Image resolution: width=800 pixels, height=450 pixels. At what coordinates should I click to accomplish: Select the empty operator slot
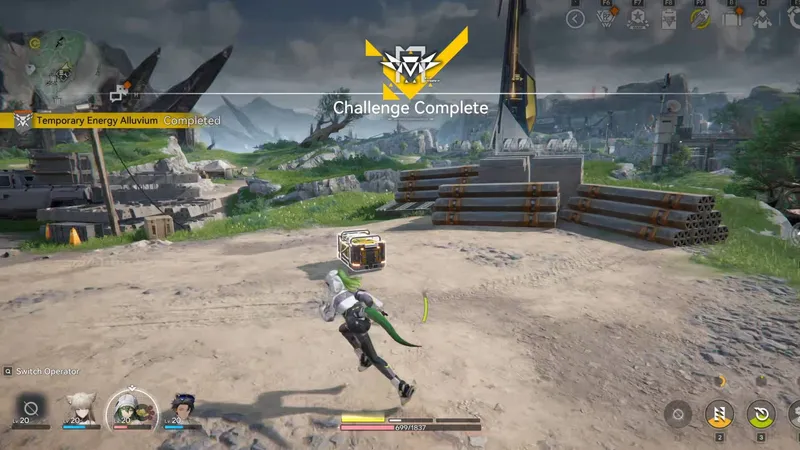click(x=30, y=408)
